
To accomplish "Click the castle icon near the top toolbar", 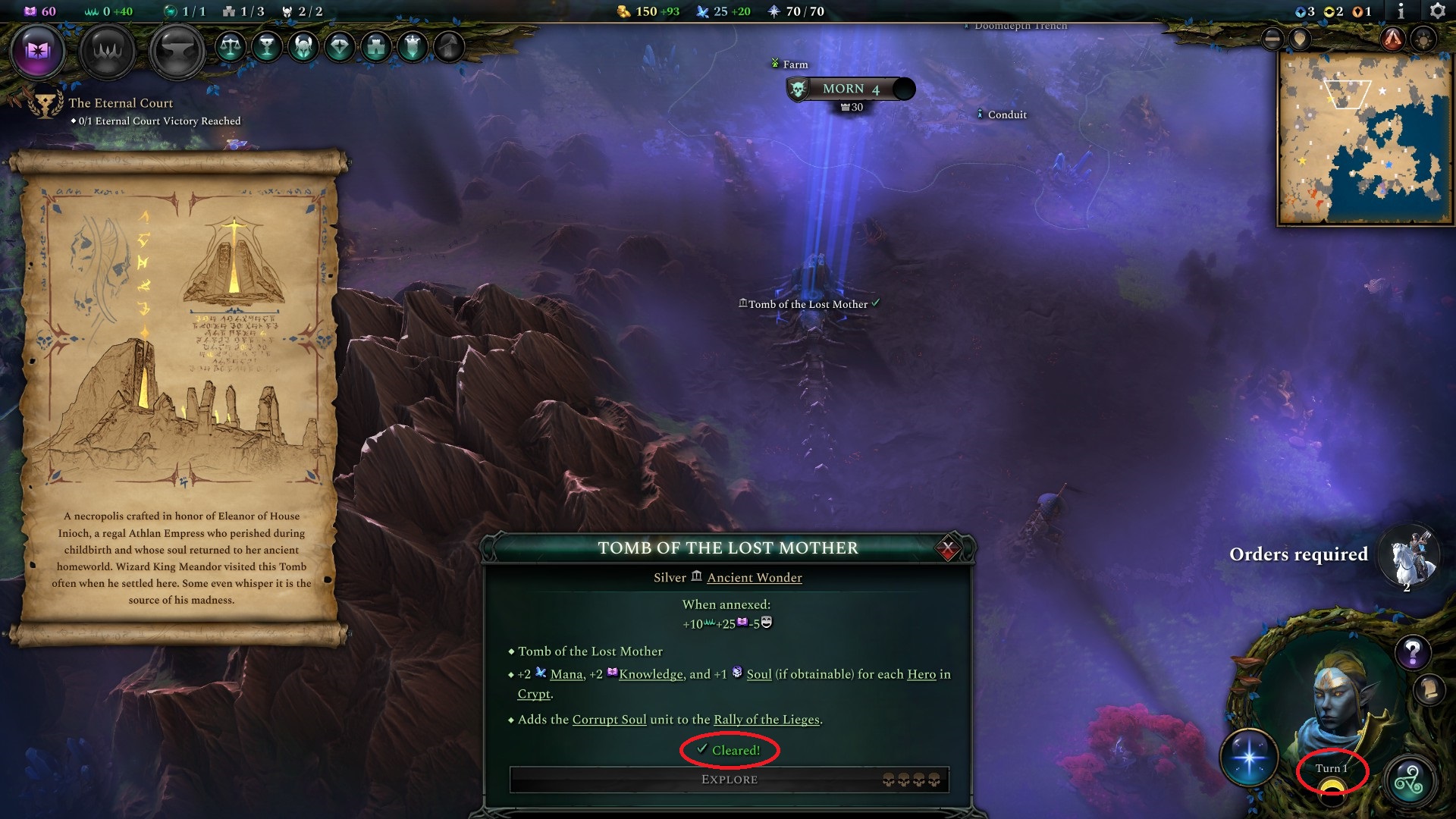I will tap(375, 48).
